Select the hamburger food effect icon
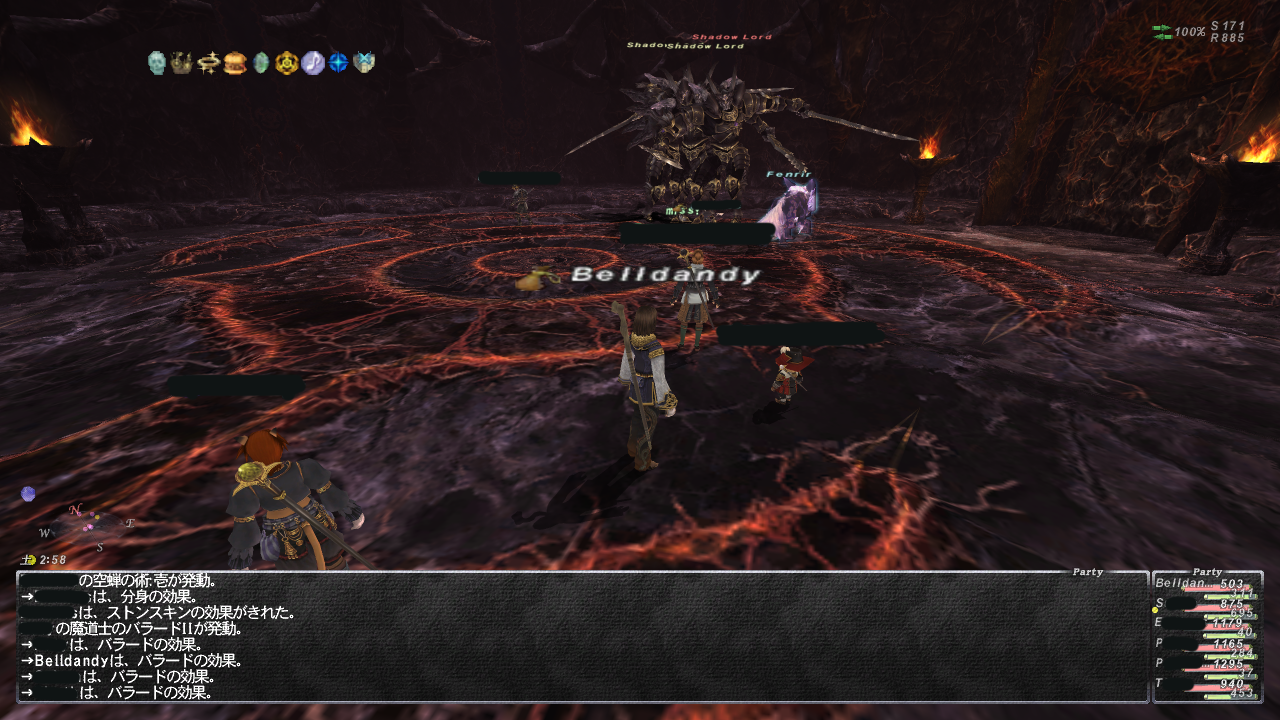 tap(235, 63)
